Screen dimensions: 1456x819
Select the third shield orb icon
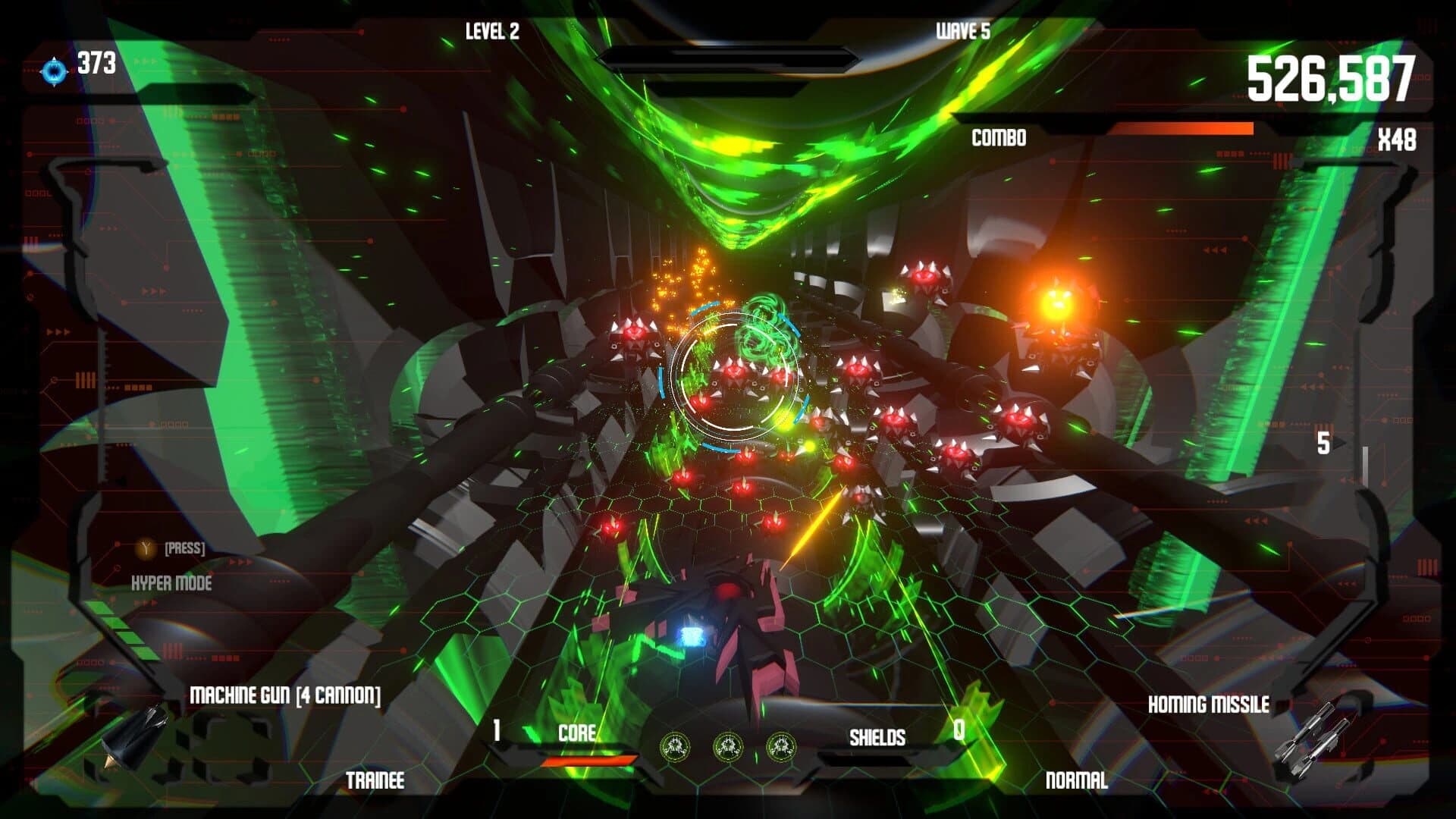point(781,744)
